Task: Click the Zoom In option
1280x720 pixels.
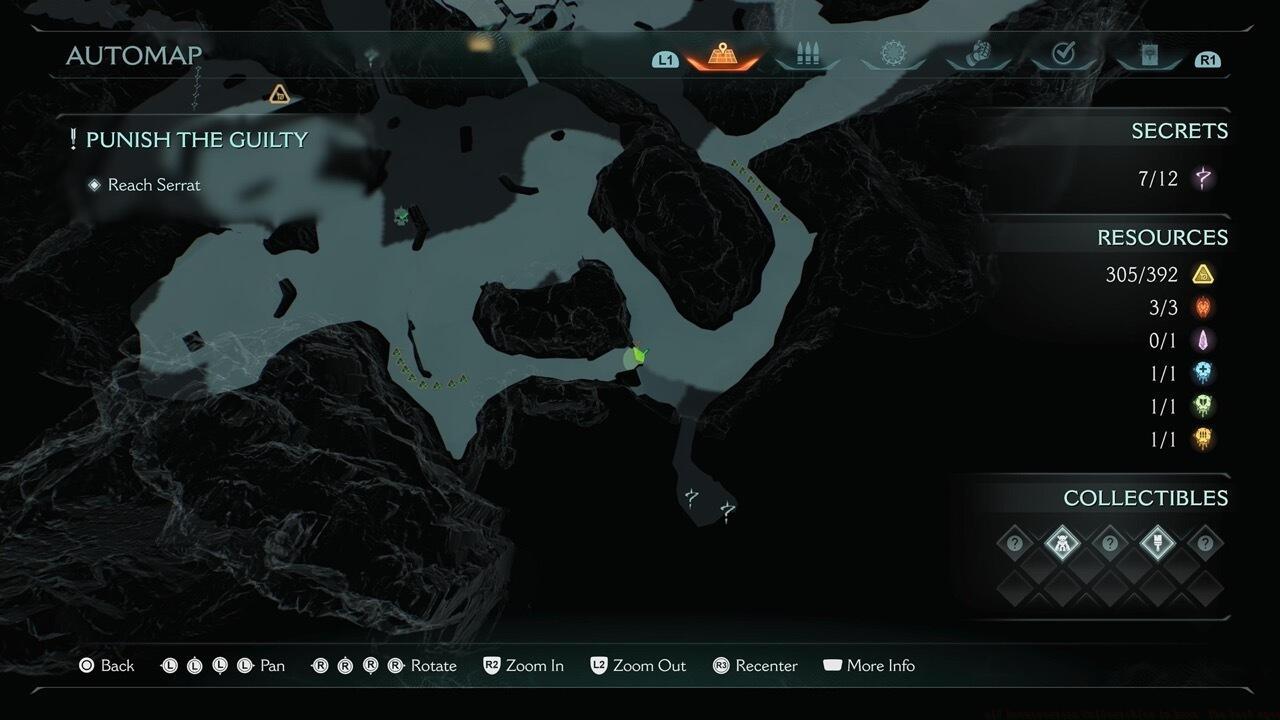Action: click(523, 665)
